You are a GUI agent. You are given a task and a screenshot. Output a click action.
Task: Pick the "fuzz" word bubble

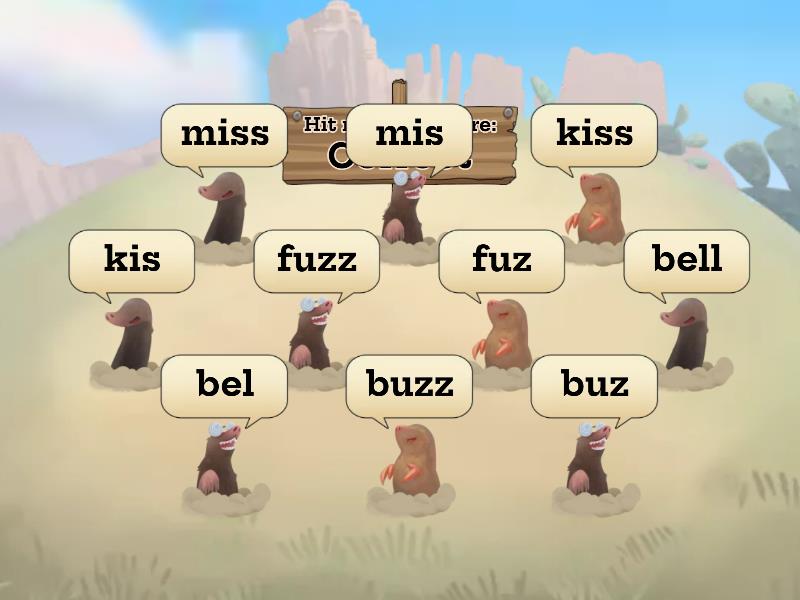pyautogui.click(x=316, y=259)
